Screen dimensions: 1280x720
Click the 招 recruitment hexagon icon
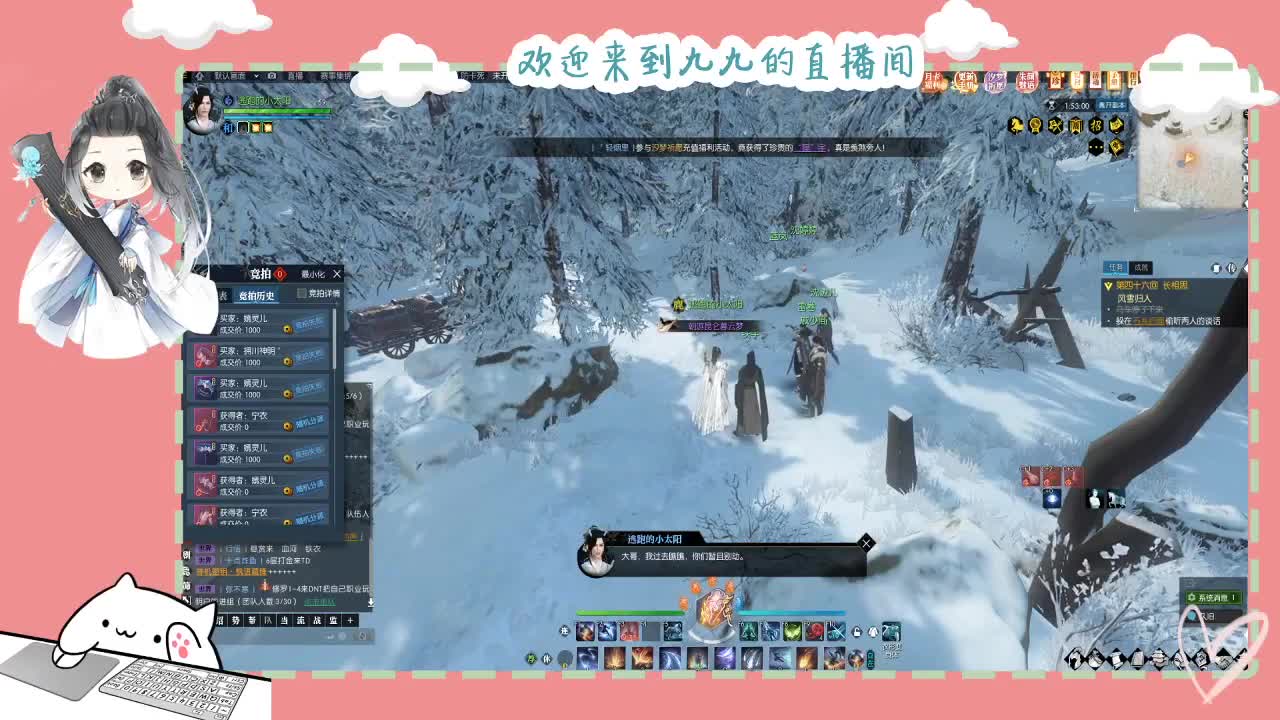[x=1096, y=126]
